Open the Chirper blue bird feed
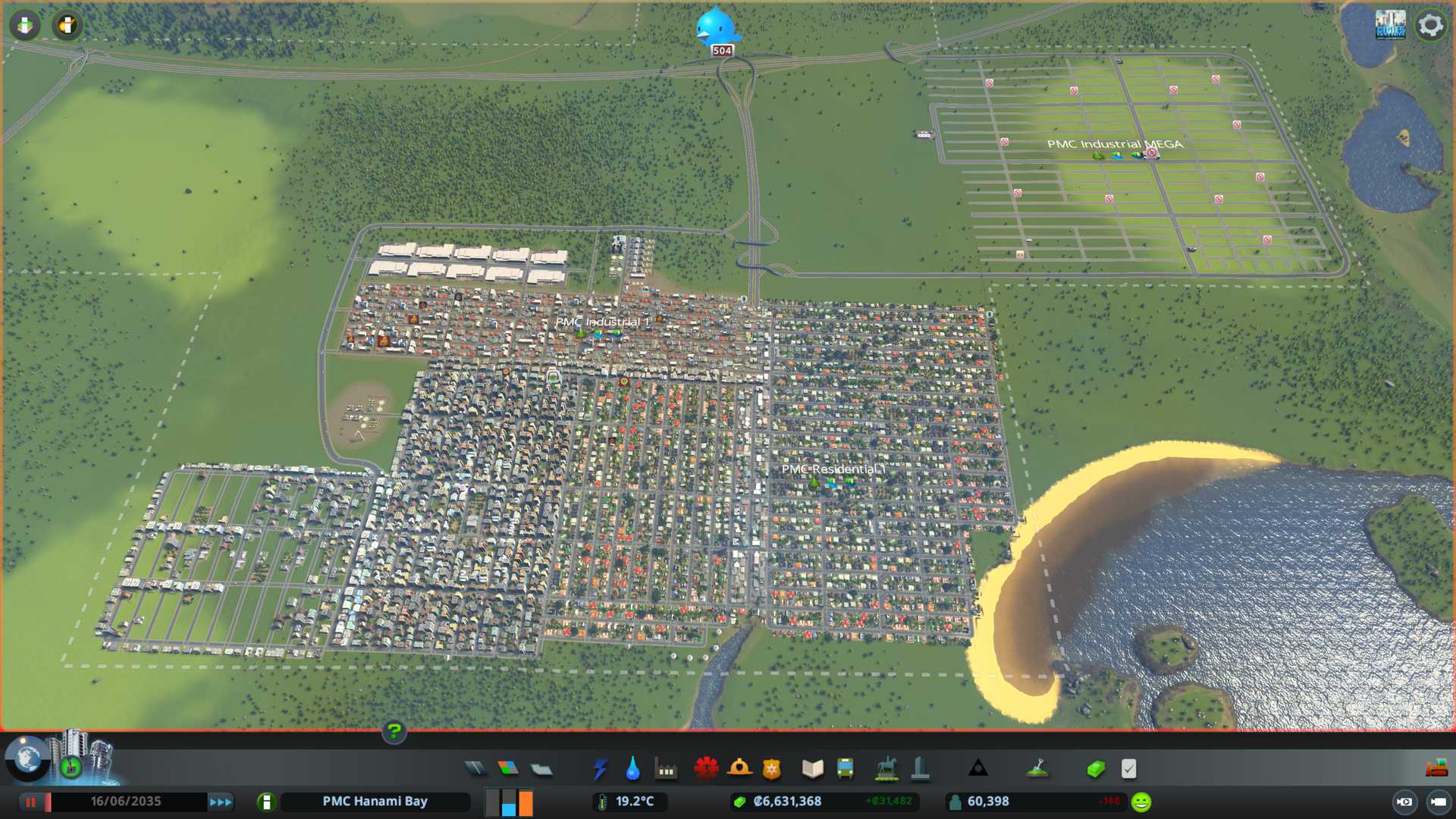This screenshot has width=1456, height=819. click(x=716, y=28)
